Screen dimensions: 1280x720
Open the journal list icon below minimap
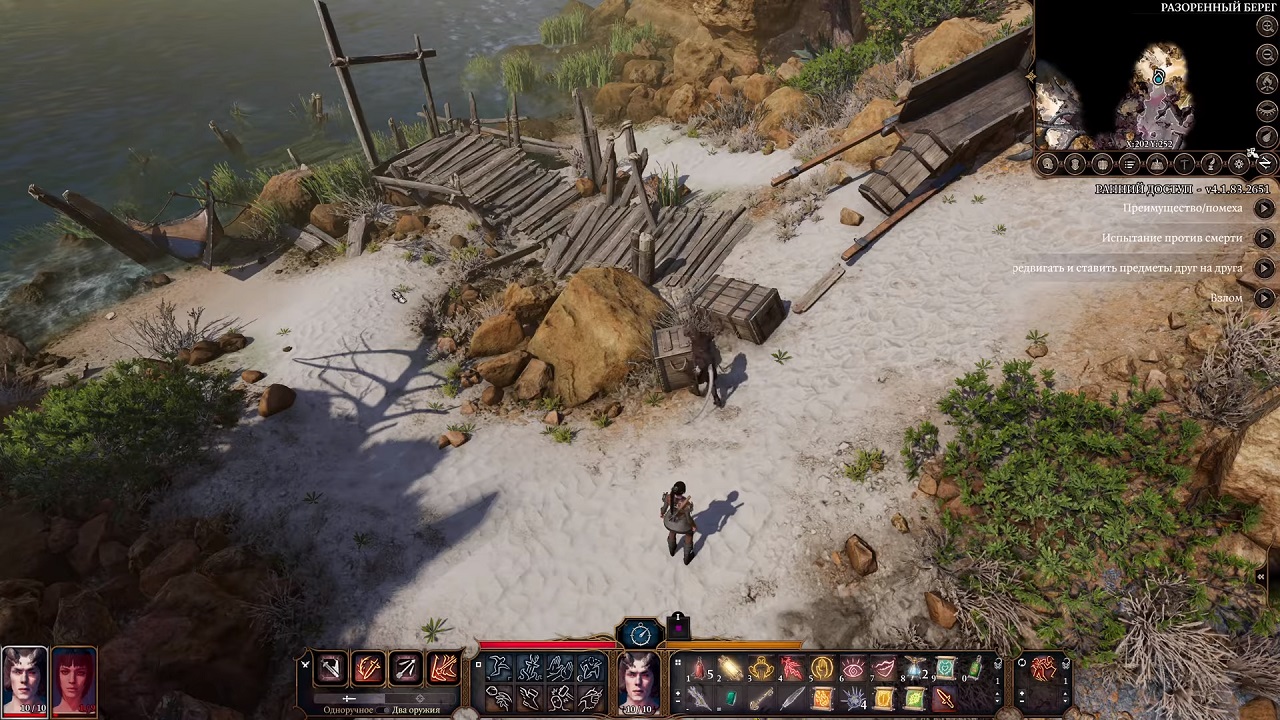tap(1129, 164)
